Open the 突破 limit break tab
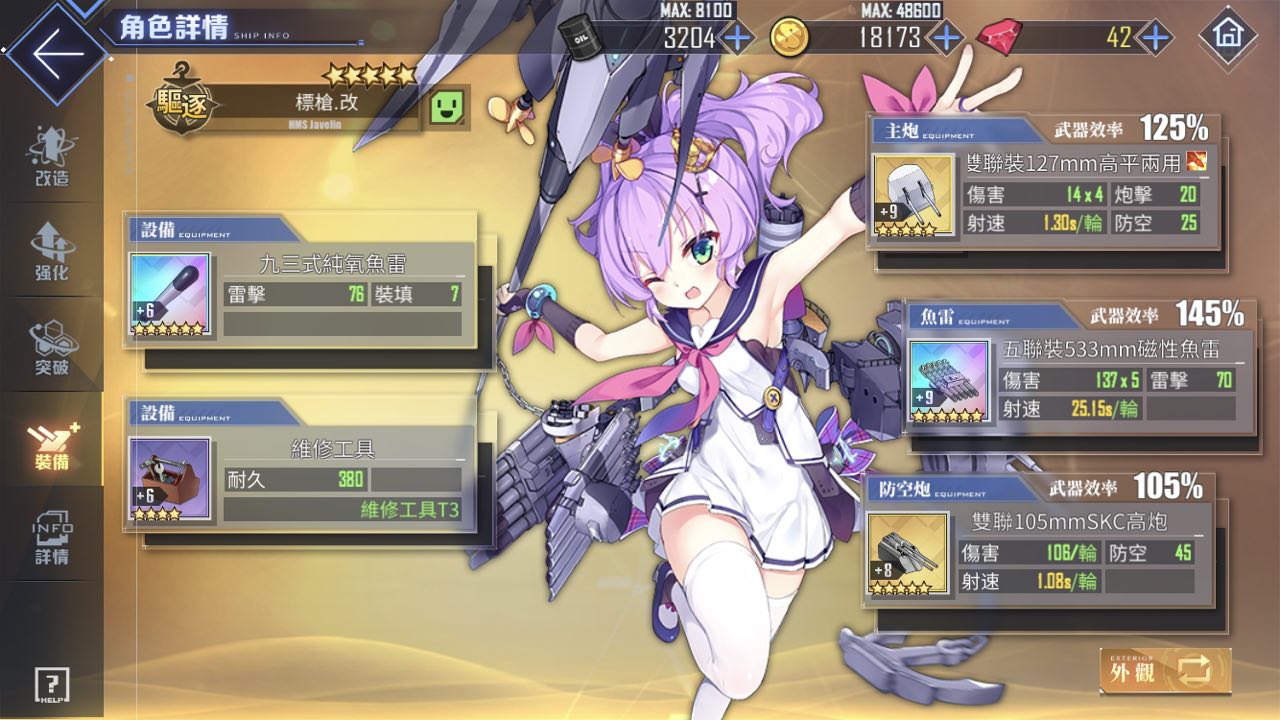Image resolution: width=1280 pixels, height=720 pixels. [x=51, y=347]
